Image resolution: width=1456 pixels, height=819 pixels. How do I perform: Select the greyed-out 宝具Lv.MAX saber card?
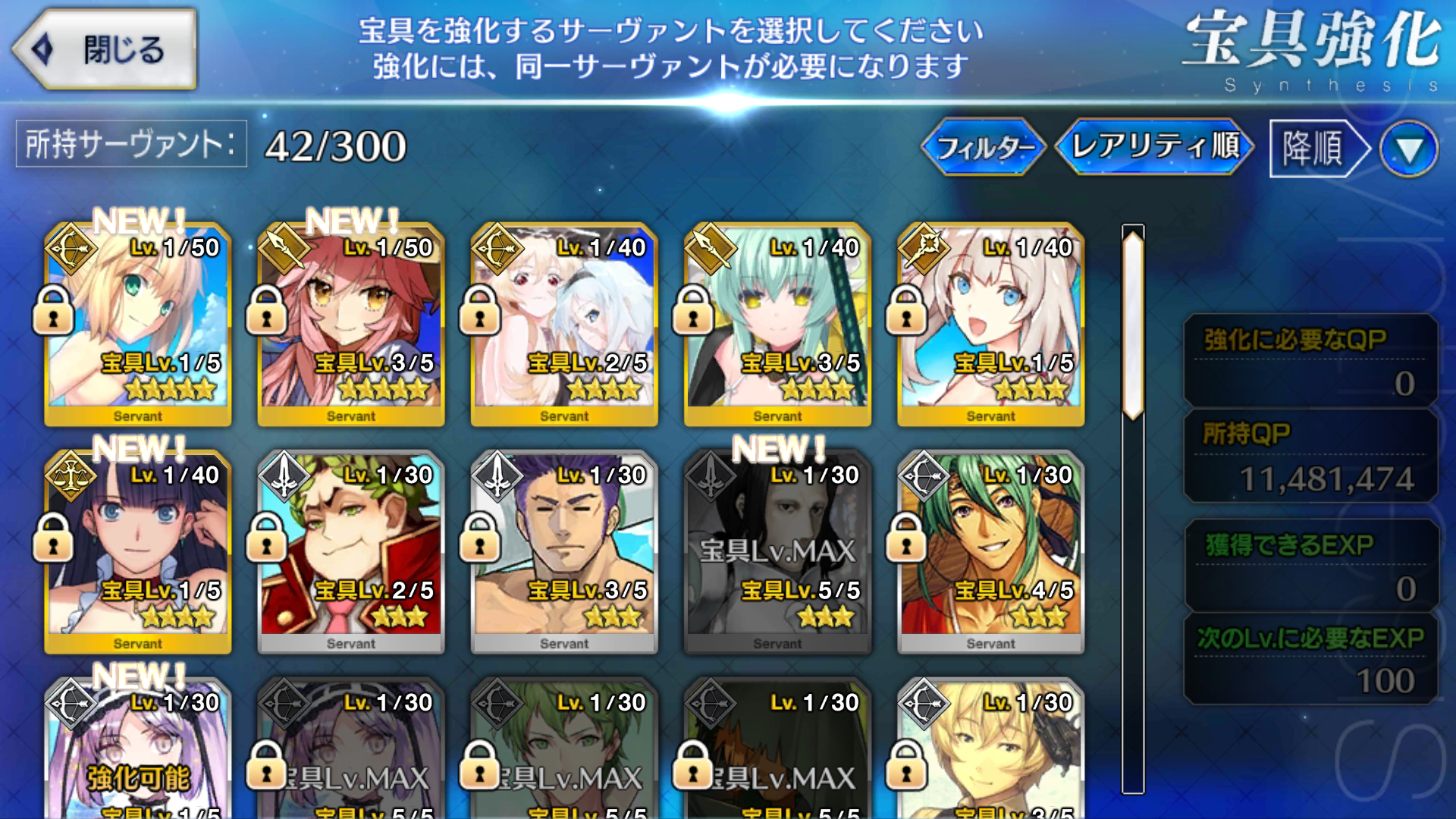point(777,552)
